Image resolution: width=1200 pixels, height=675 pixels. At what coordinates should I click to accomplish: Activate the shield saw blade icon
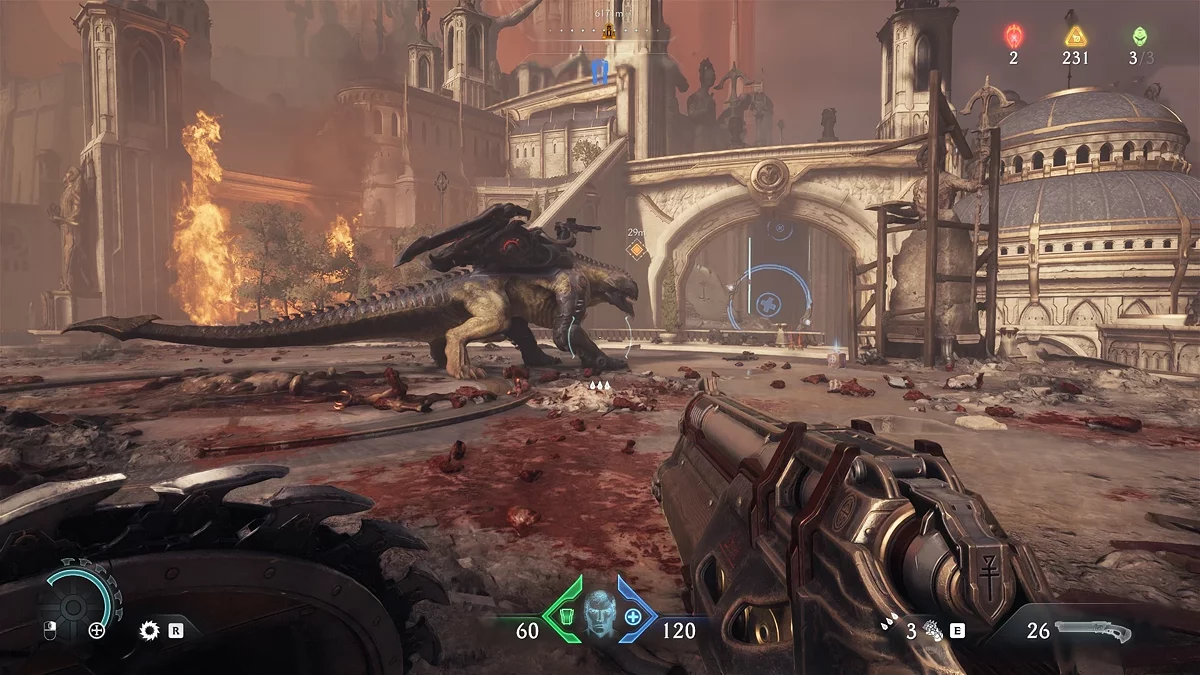[150, 630]
